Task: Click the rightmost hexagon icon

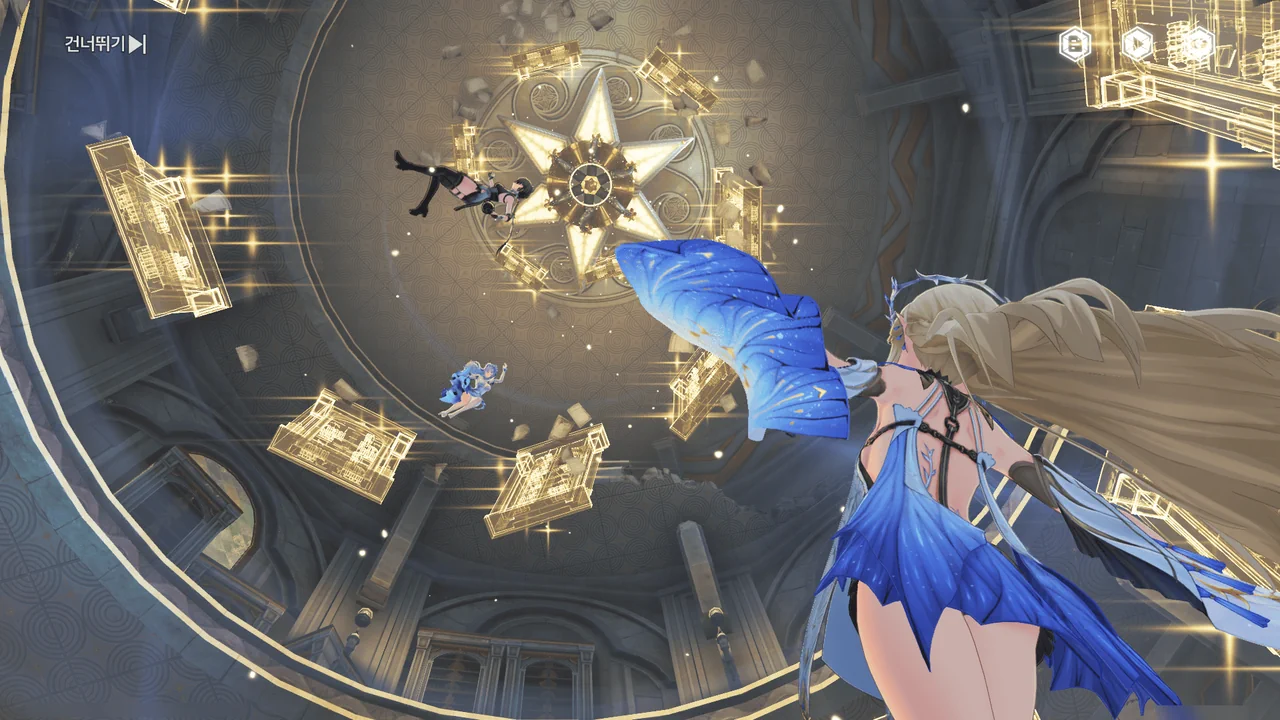Action: pyautogui.click(x=1197, y=44)
